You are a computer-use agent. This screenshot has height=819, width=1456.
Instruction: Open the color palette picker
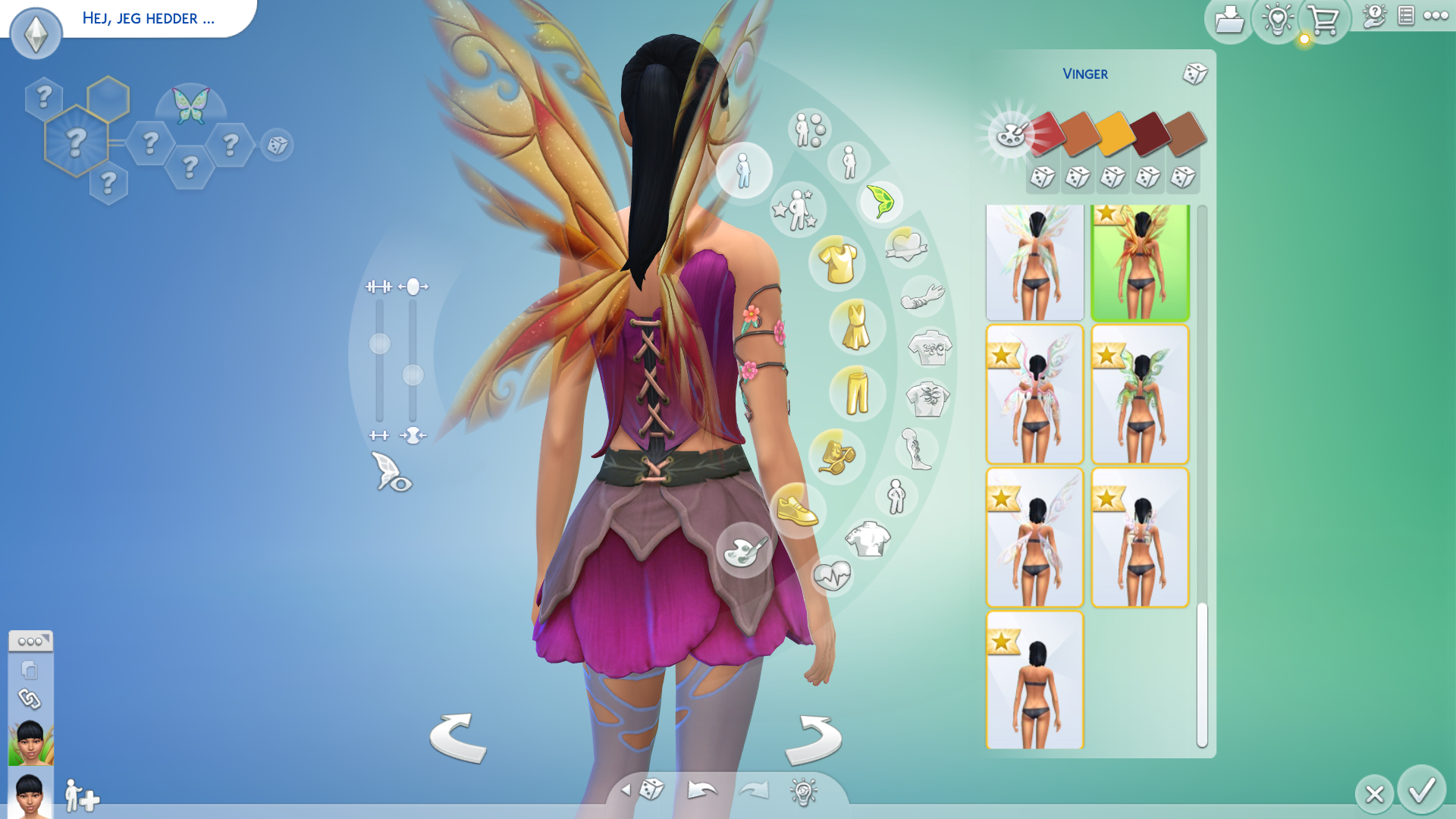(1011, 135)
